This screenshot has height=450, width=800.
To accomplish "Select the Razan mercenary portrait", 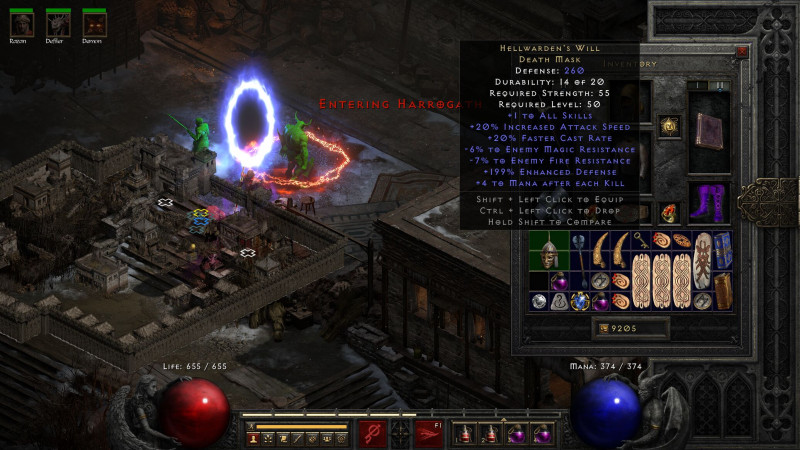I will point(21,22).
